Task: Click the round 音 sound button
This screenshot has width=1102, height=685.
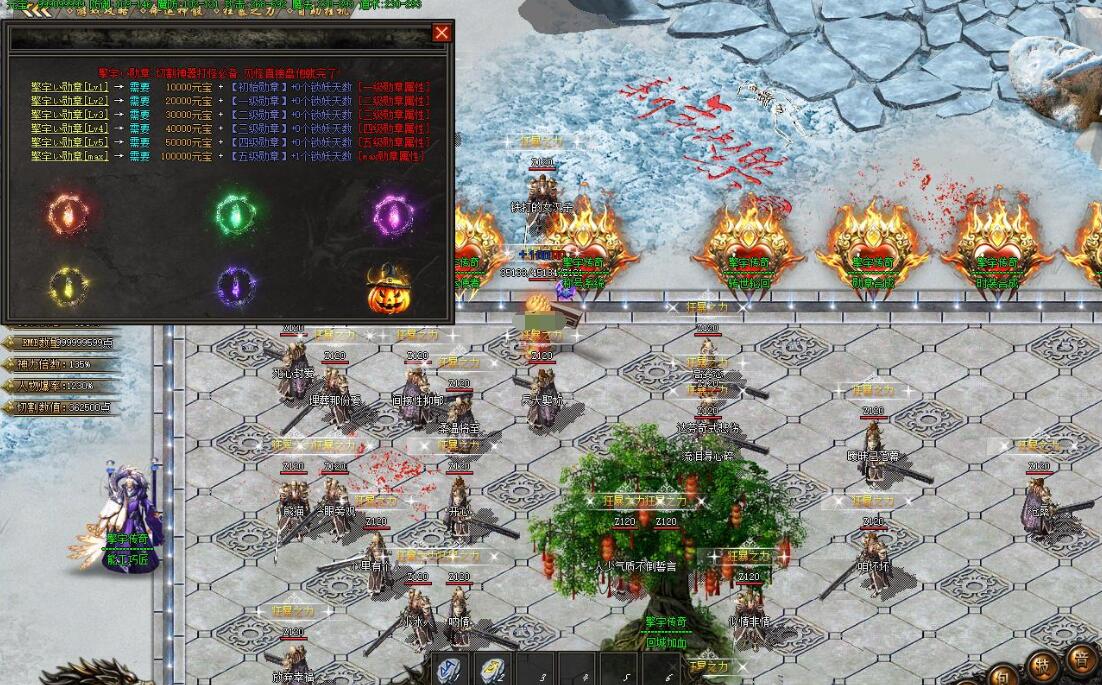Action: pyautogui.click(x=1083, y=659)
